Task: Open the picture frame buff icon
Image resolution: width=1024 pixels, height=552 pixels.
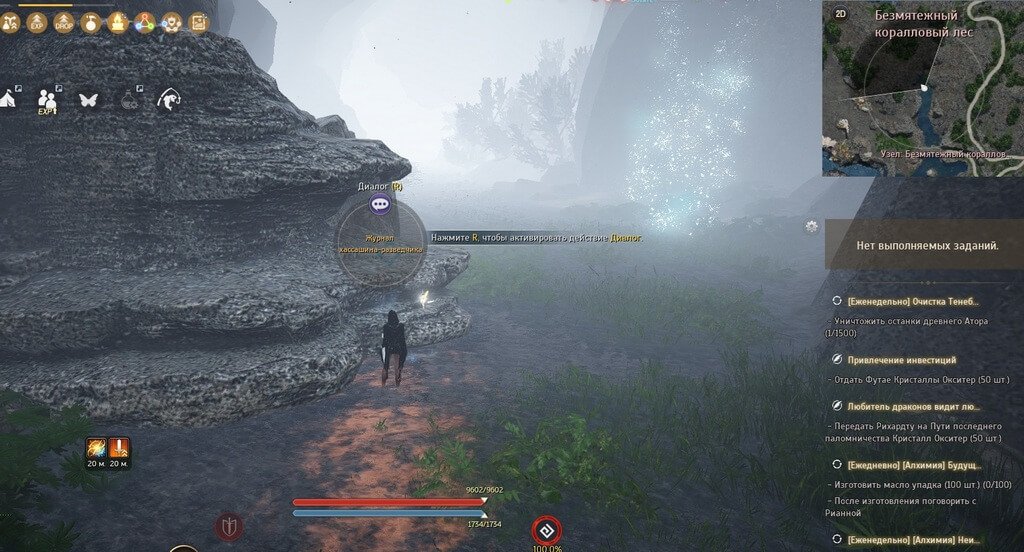Action: pyautogui.click(x=198, y=21)
